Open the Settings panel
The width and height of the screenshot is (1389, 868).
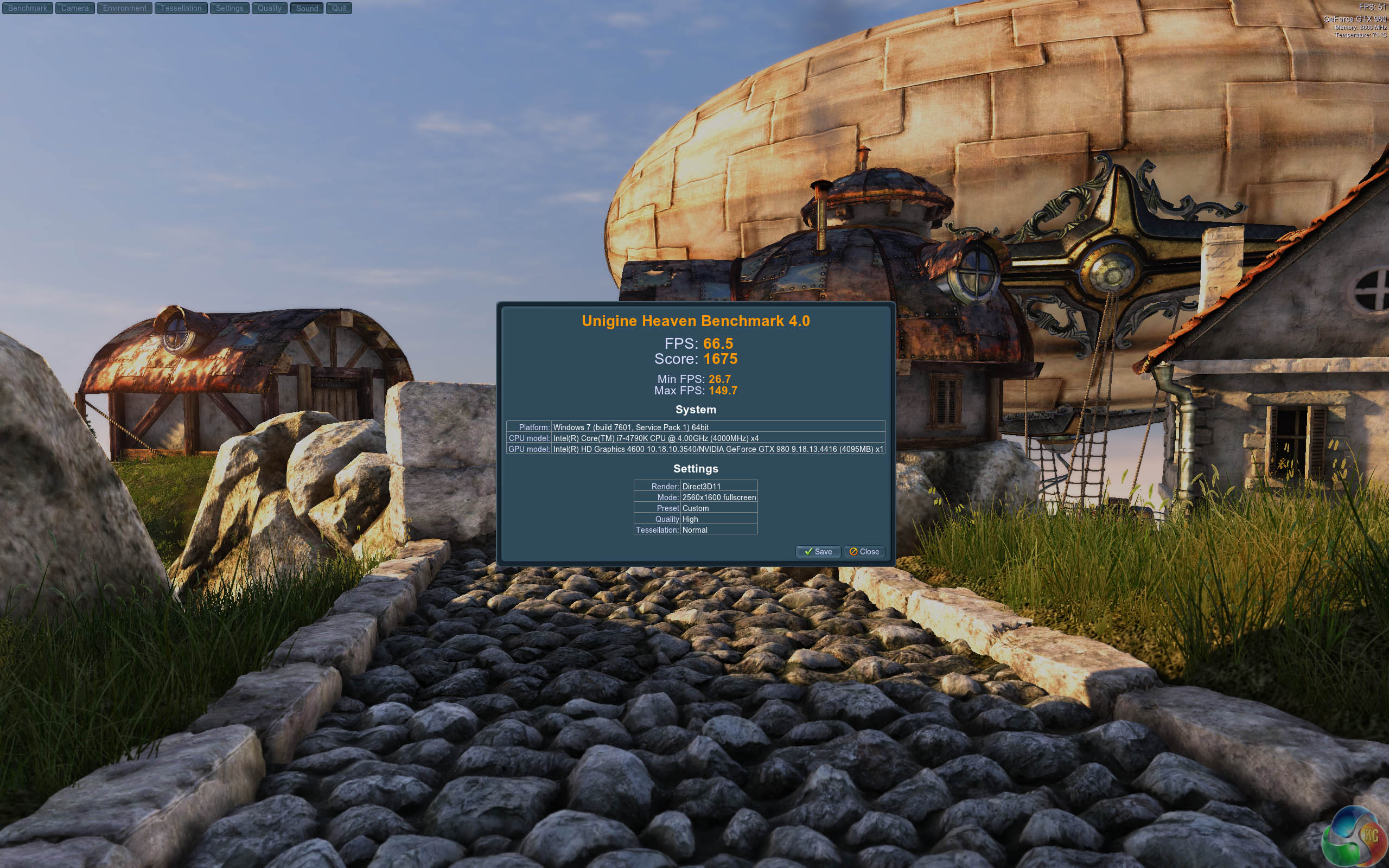[x=230, y=8]
